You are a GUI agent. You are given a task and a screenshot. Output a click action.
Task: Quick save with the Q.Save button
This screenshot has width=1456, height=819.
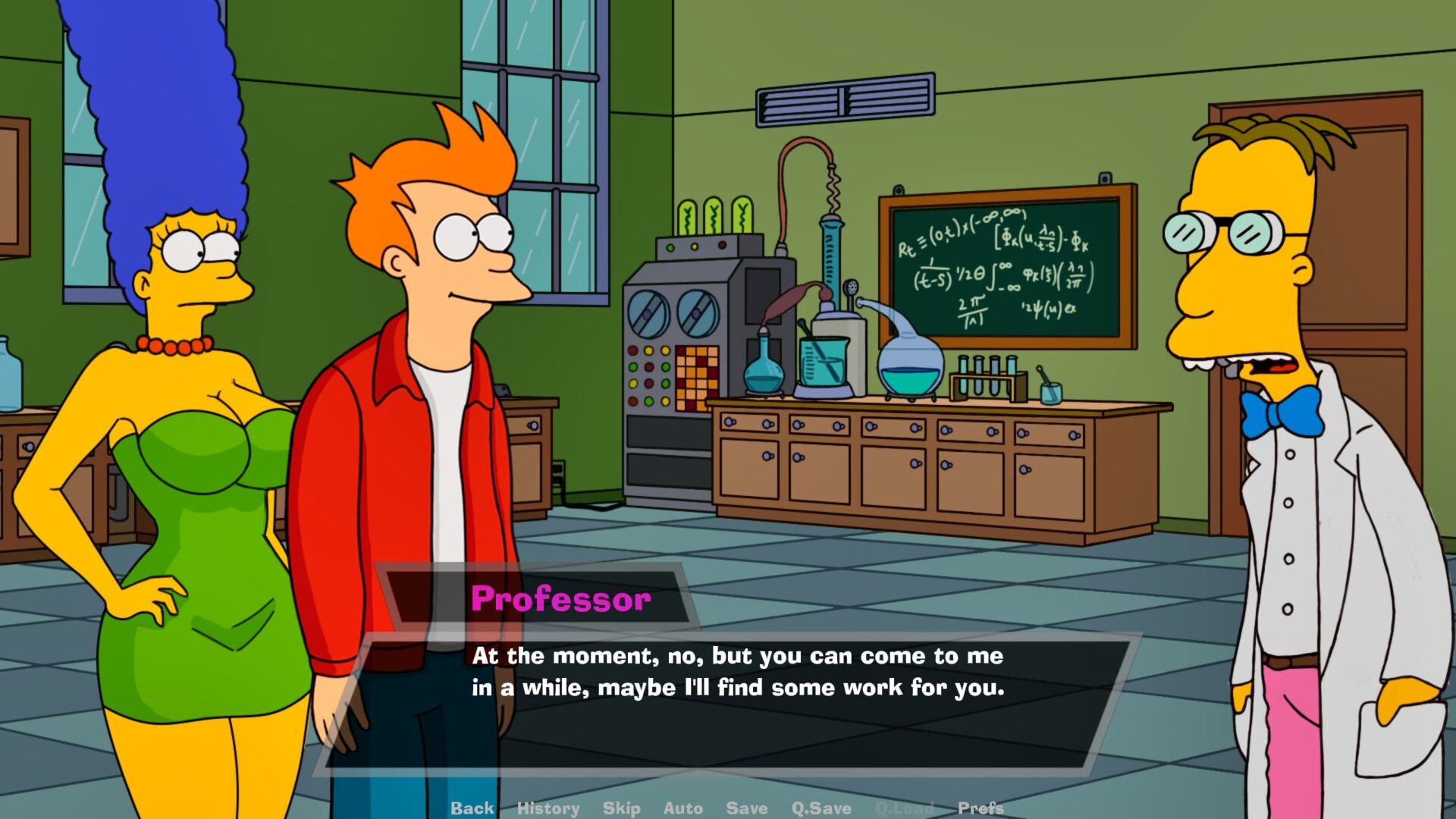click(821, 808)
